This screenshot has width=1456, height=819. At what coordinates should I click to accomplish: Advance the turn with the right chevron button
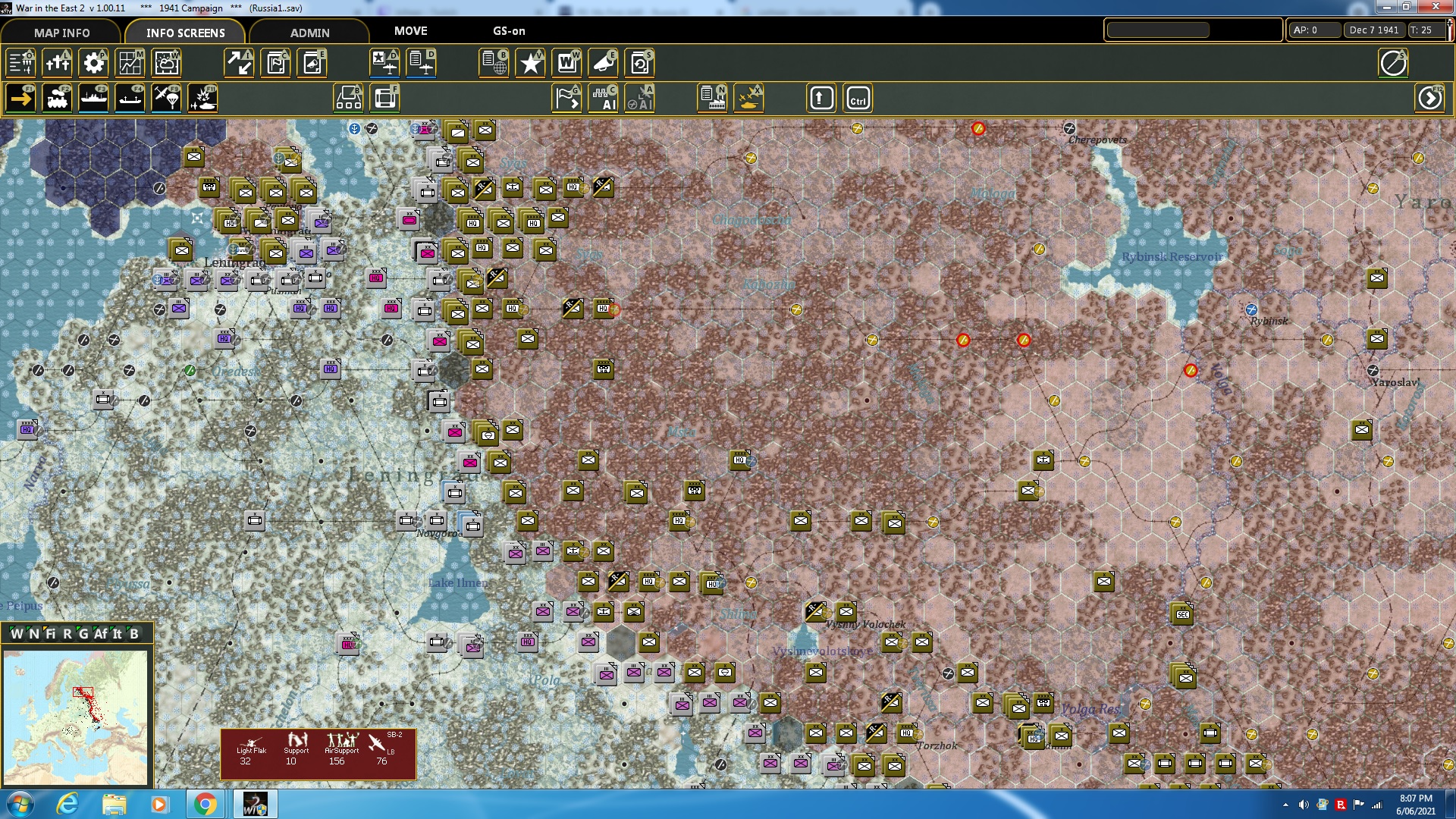(x=1430, y=97)
